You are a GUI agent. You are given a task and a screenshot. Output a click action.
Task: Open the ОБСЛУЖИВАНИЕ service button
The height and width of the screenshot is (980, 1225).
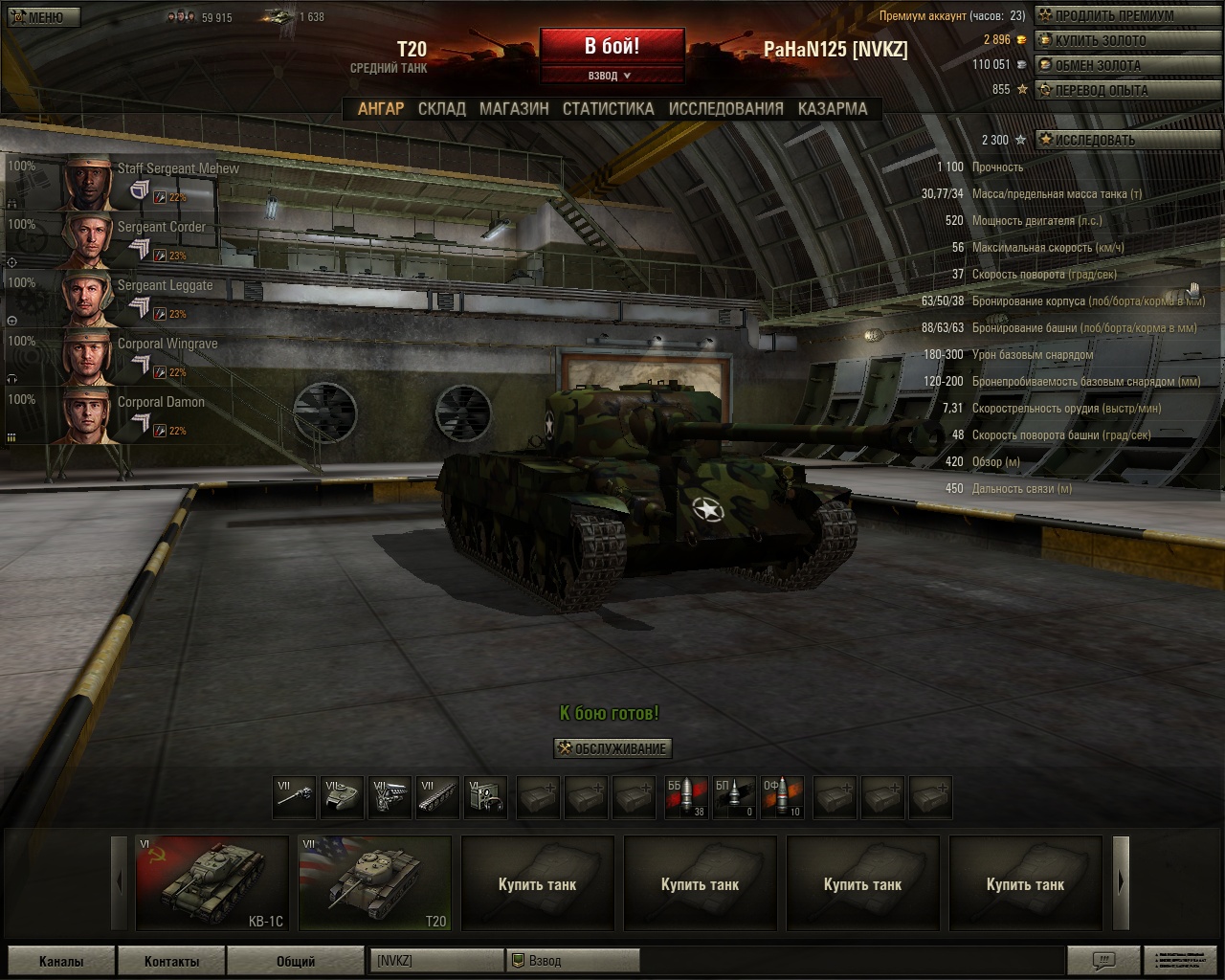(612, 748)
